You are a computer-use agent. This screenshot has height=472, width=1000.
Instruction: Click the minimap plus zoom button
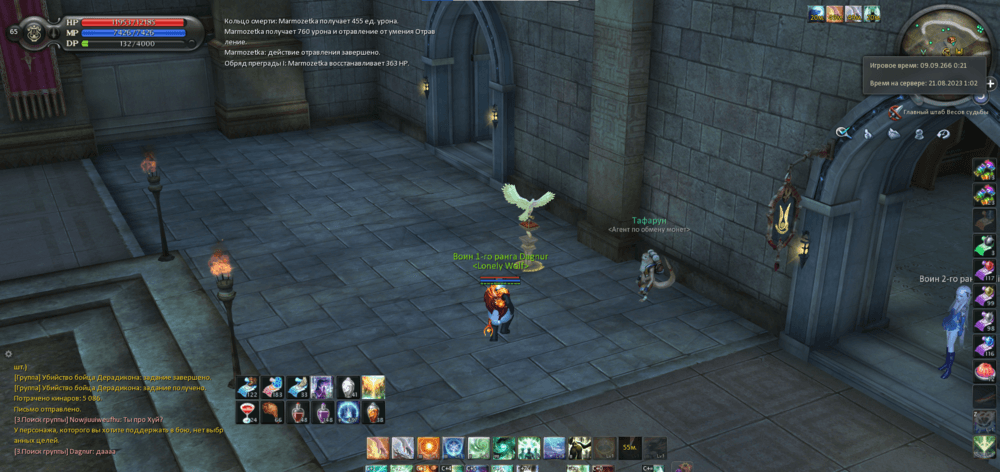990,84
